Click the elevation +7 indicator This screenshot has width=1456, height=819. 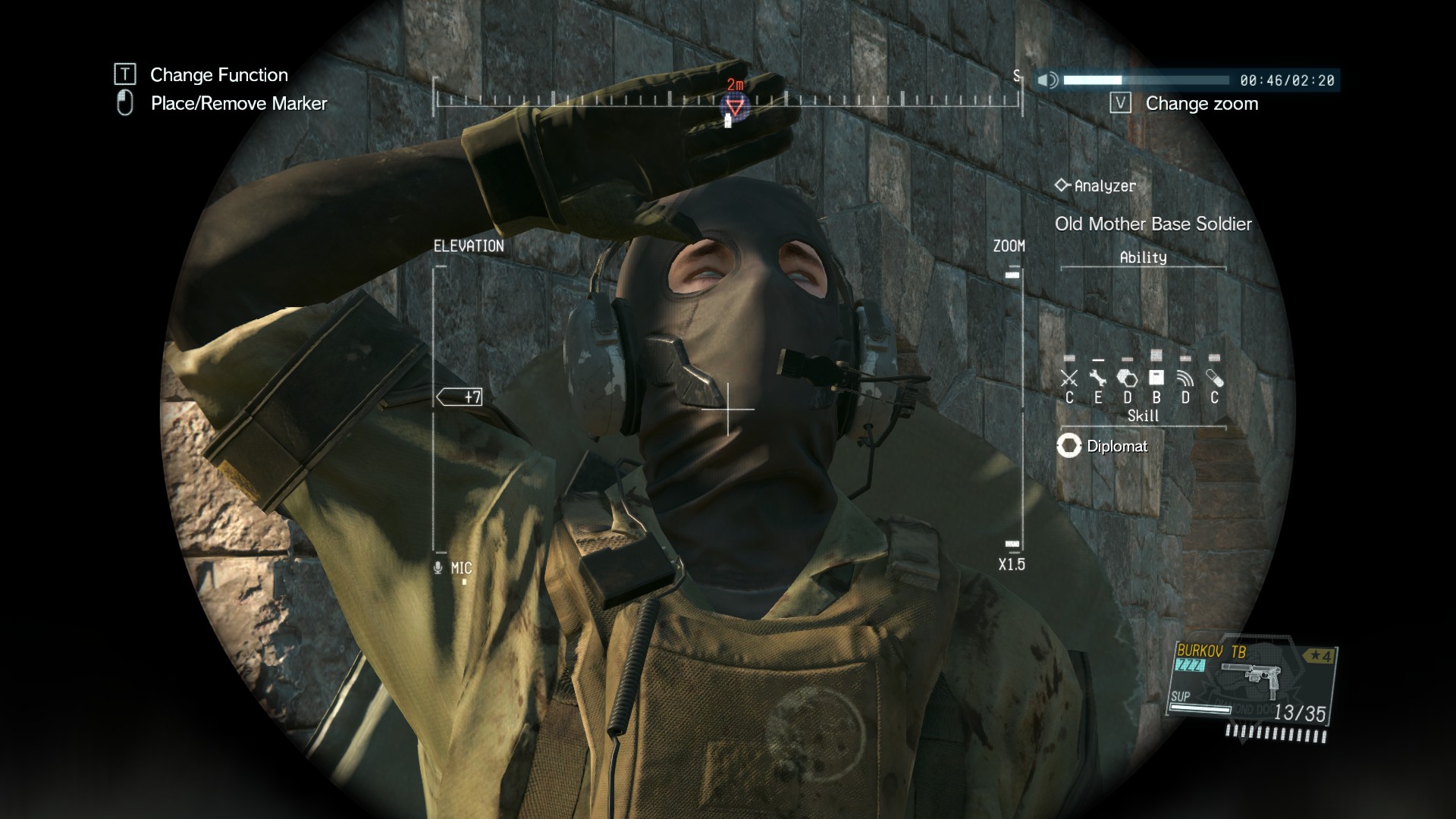pyautogui.click(x=460, y=397)
